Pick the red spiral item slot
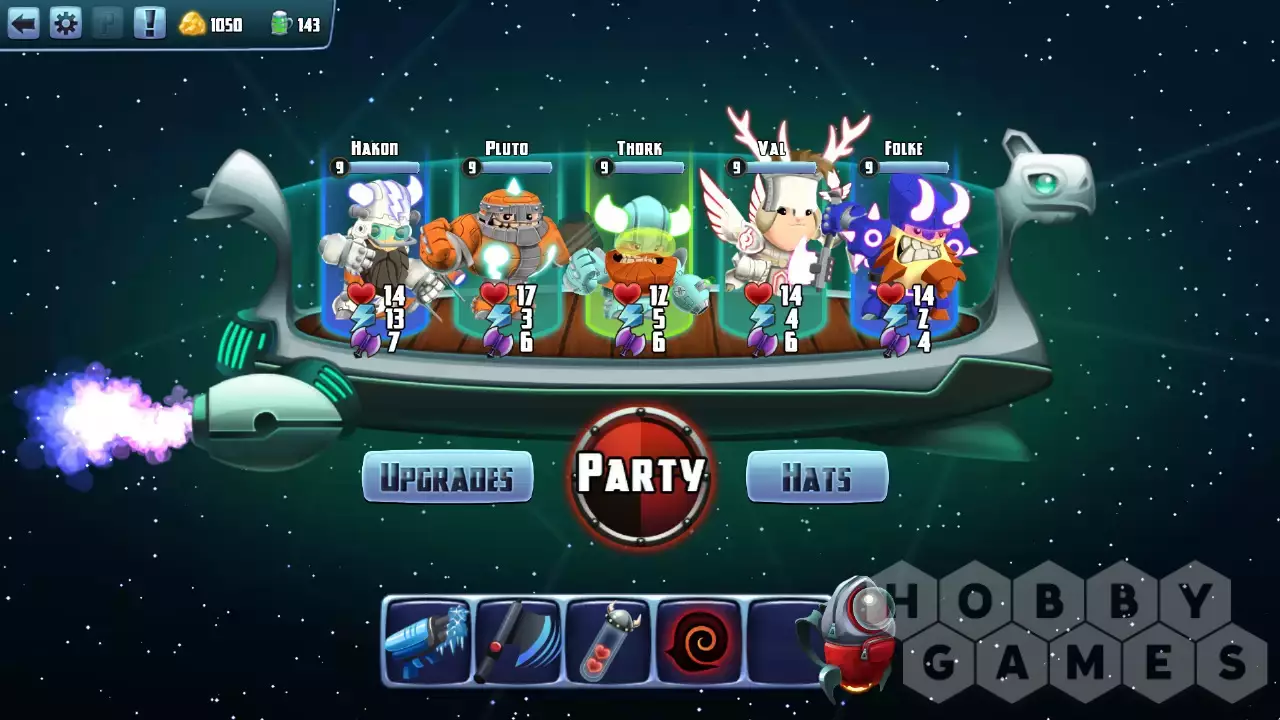Viewport: 1280px width, 720px height. pos(699,641)
